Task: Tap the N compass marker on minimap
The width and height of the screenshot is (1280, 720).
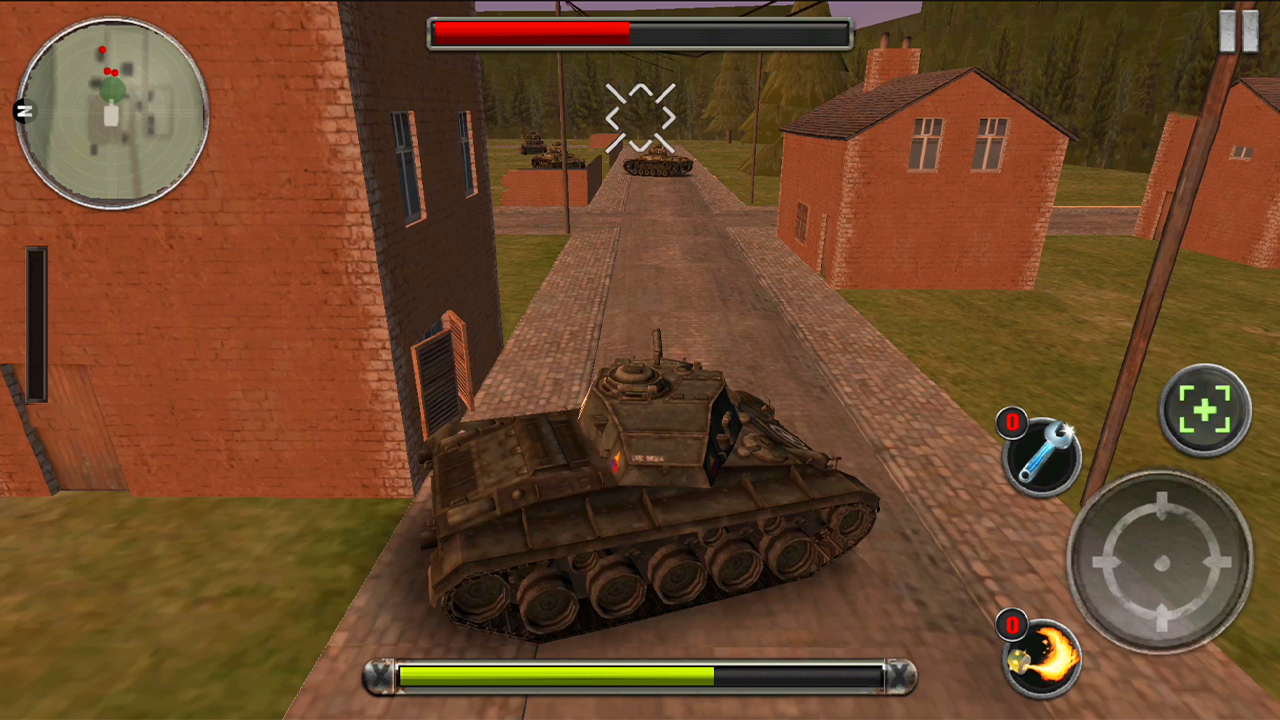Action: [x=26, y=112]
